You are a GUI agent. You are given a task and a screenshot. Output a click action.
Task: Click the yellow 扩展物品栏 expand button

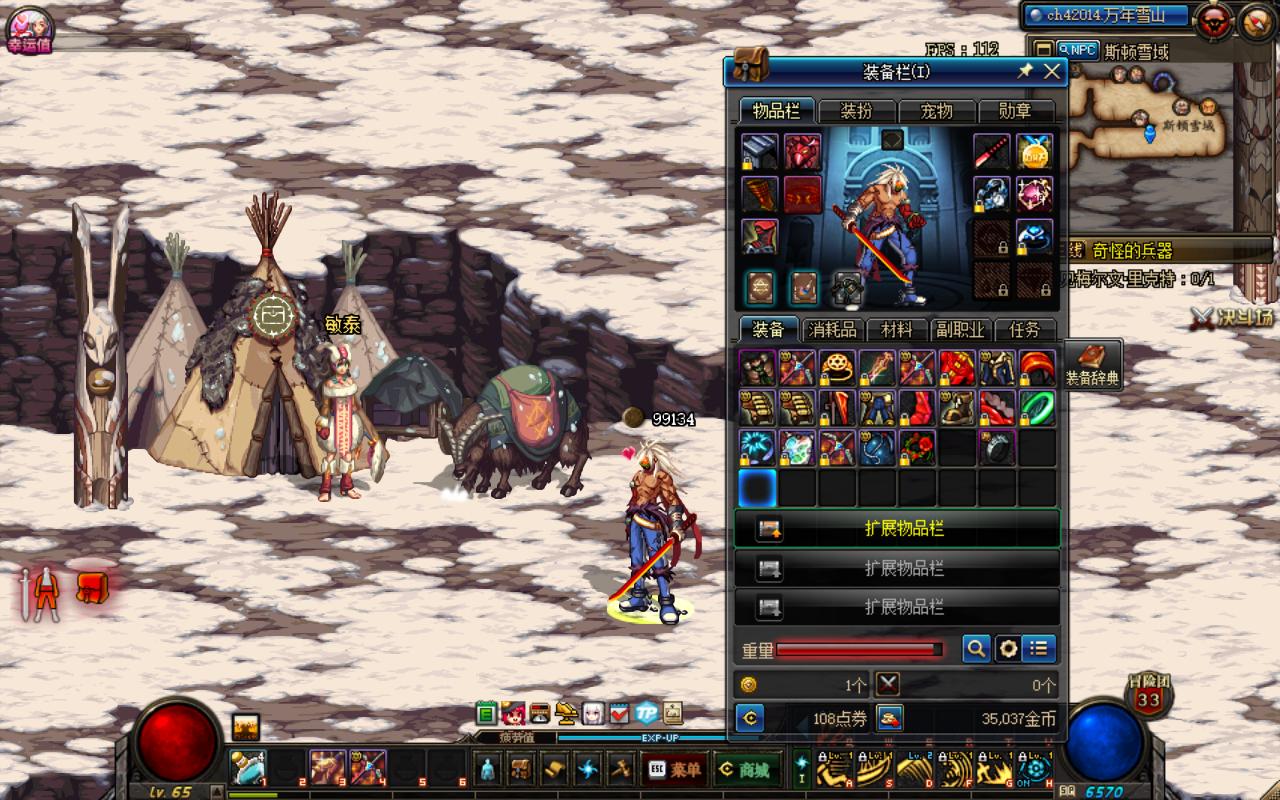(x=897, y=529)
